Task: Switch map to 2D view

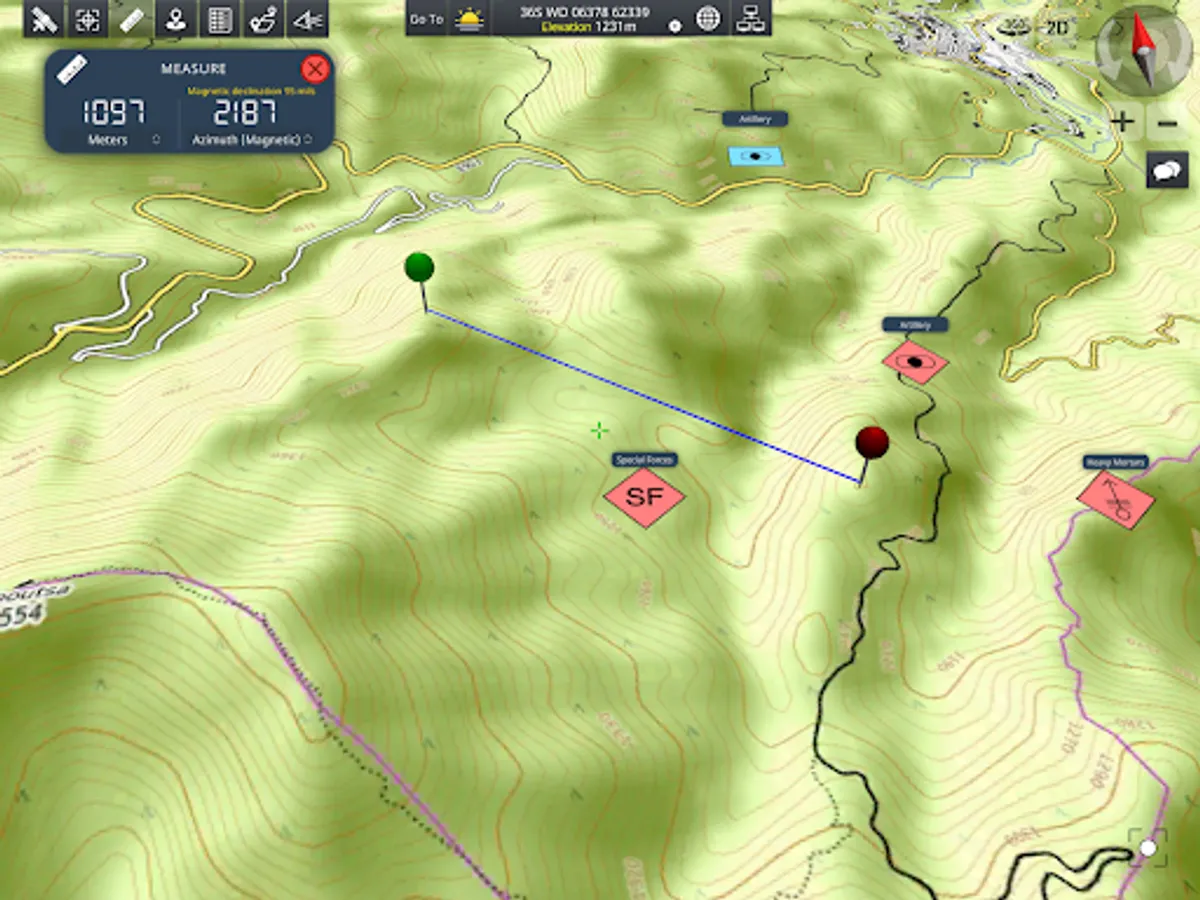Action: click(1056, 27)
